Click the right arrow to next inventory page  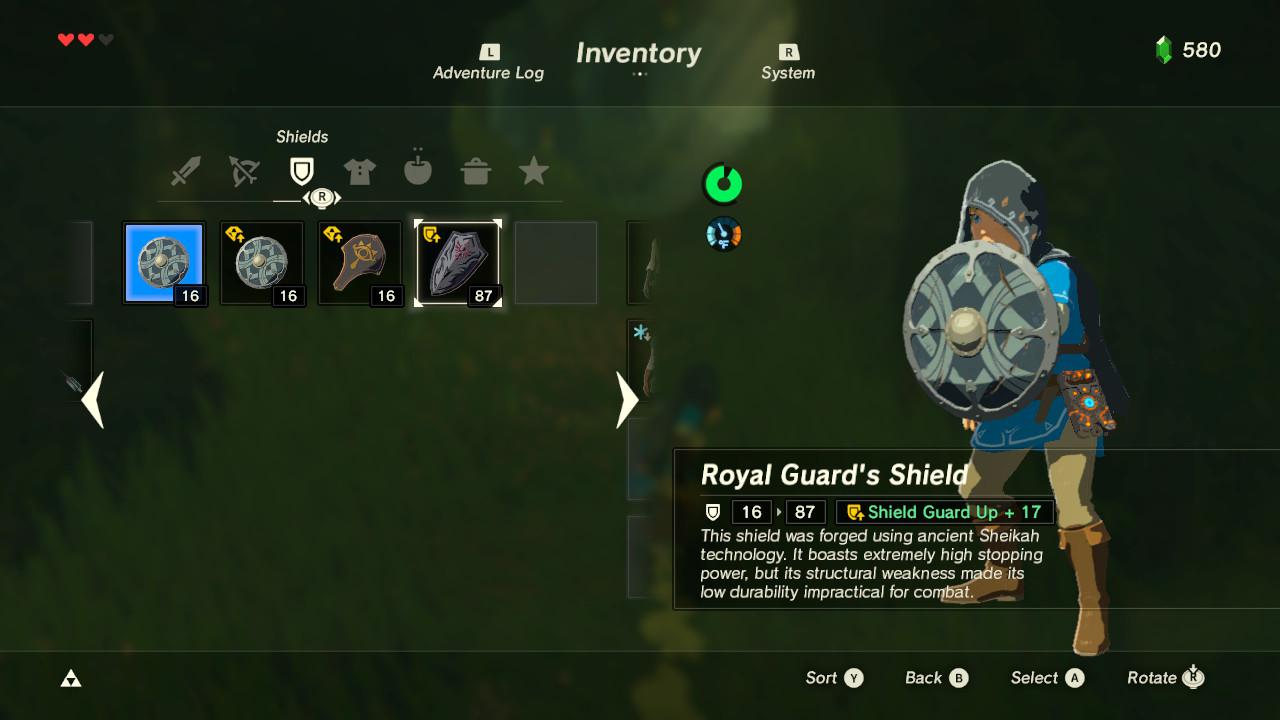[x=627, y=400]
